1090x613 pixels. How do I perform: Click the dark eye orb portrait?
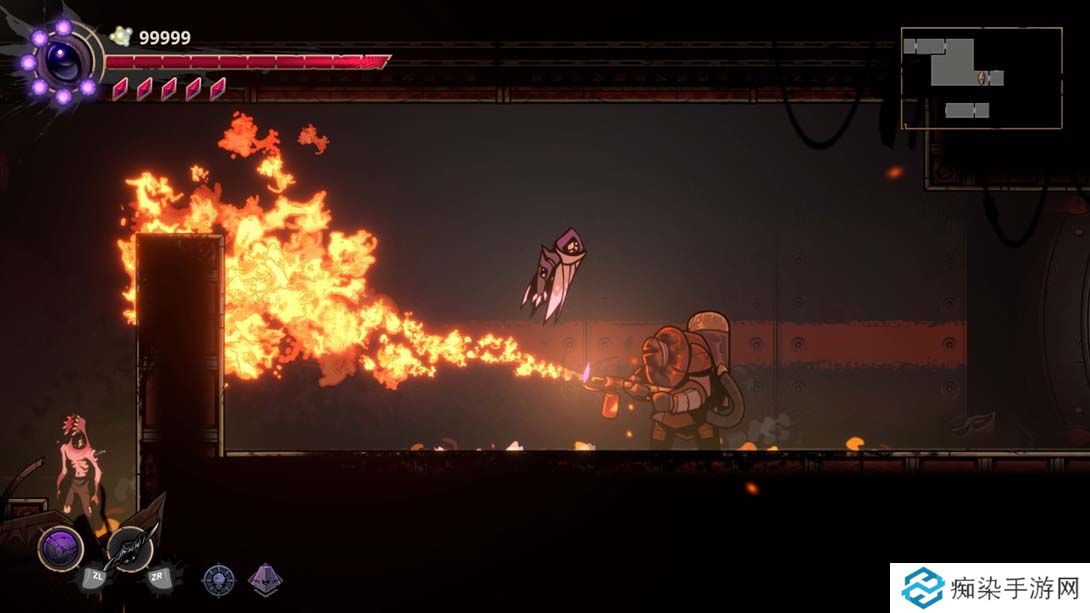point(62,63)
